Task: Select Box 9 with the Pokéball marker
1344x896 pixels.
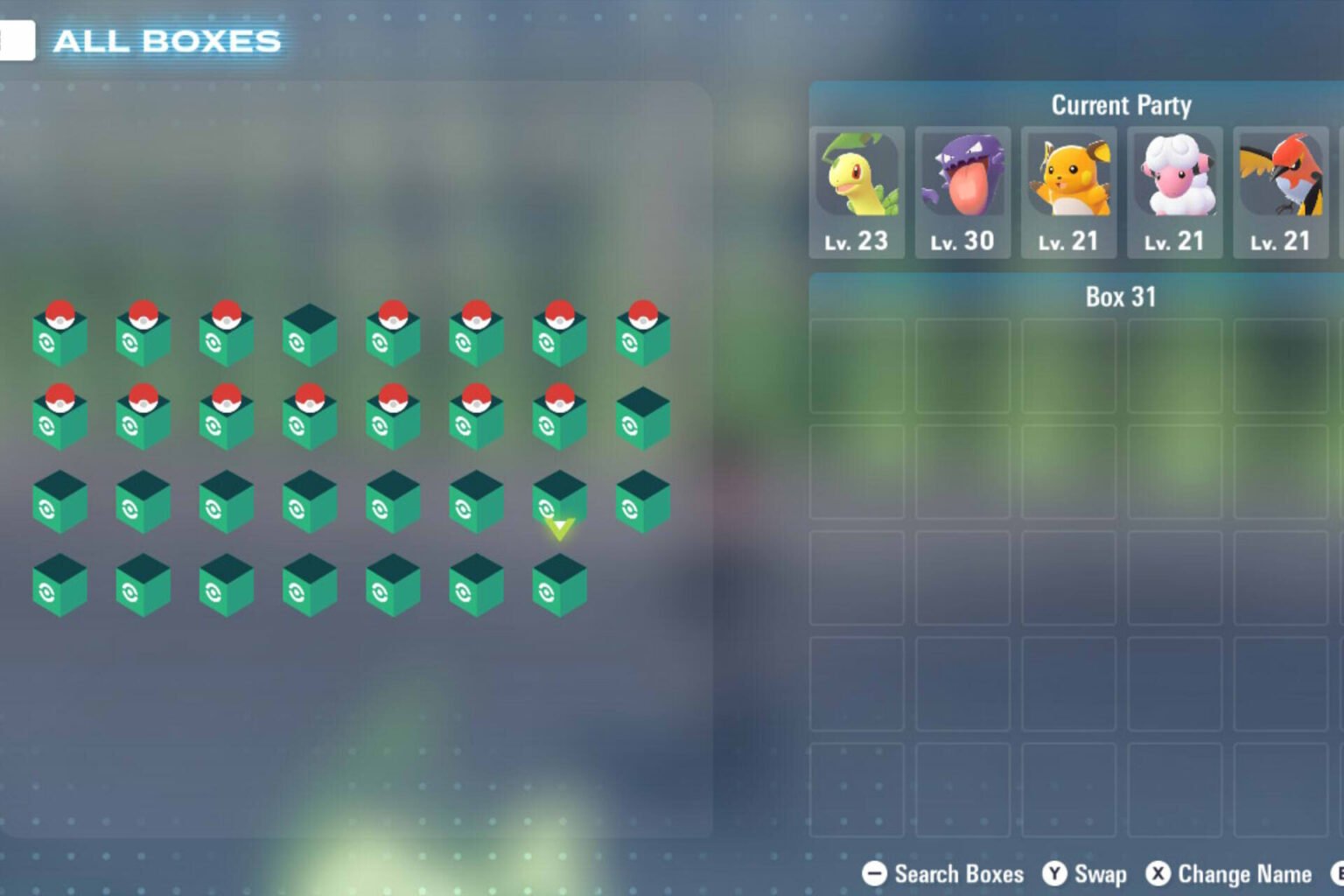Action: pos(59,418)
